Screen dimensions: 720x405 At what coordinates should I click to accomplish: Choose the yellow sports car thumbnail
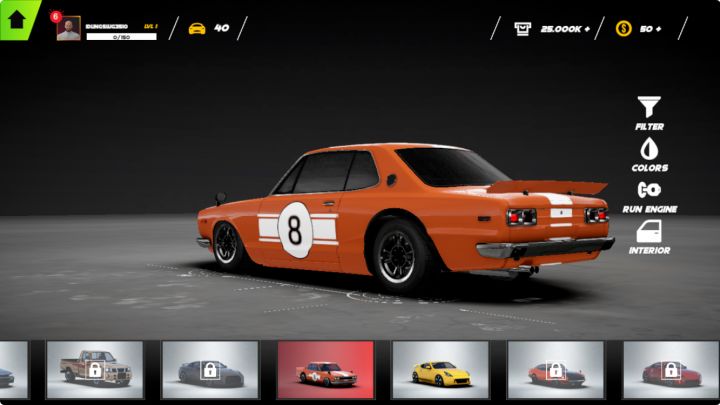440,370
